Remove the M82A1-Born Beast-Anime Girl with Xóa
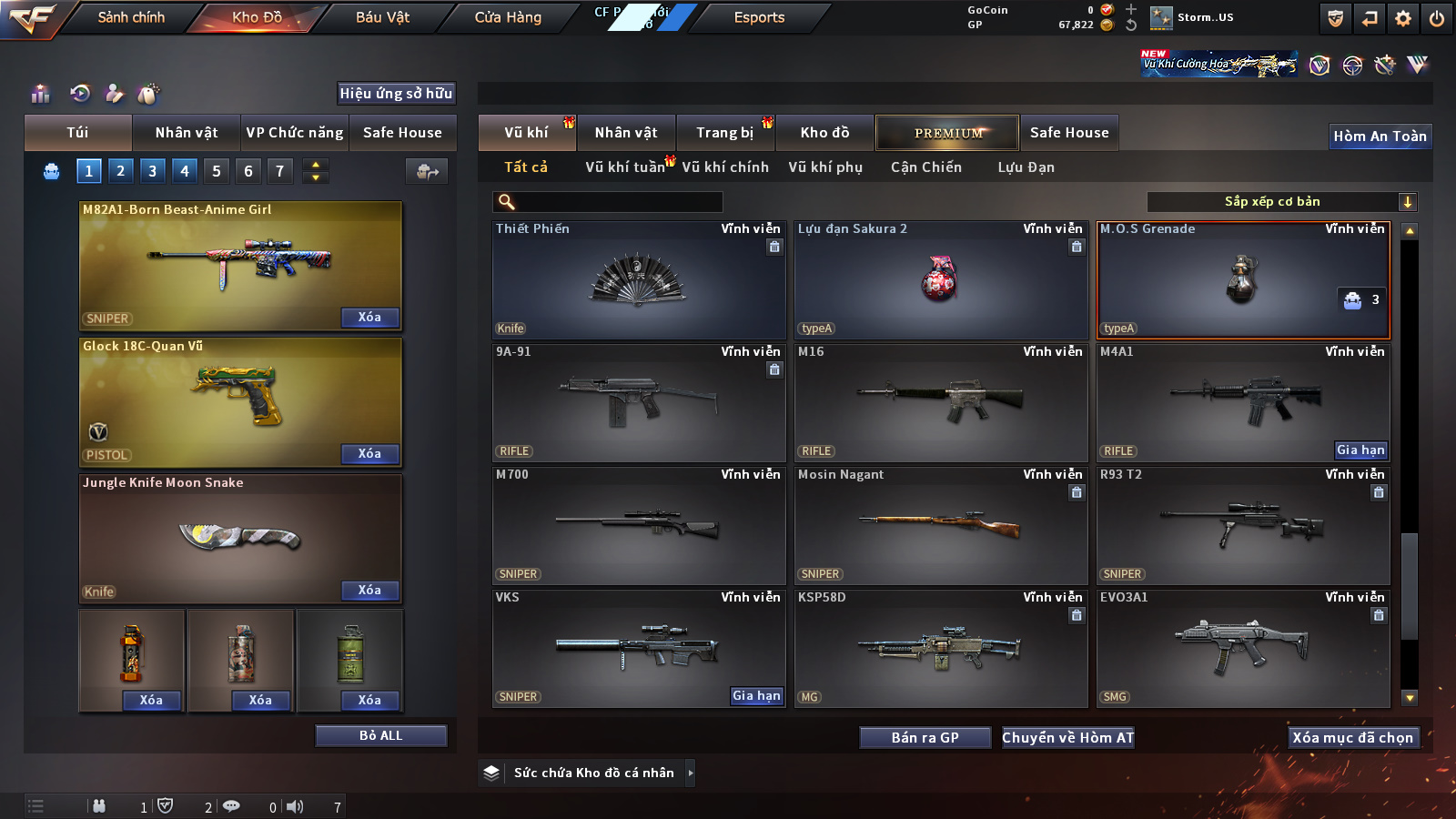 (369, 317)
